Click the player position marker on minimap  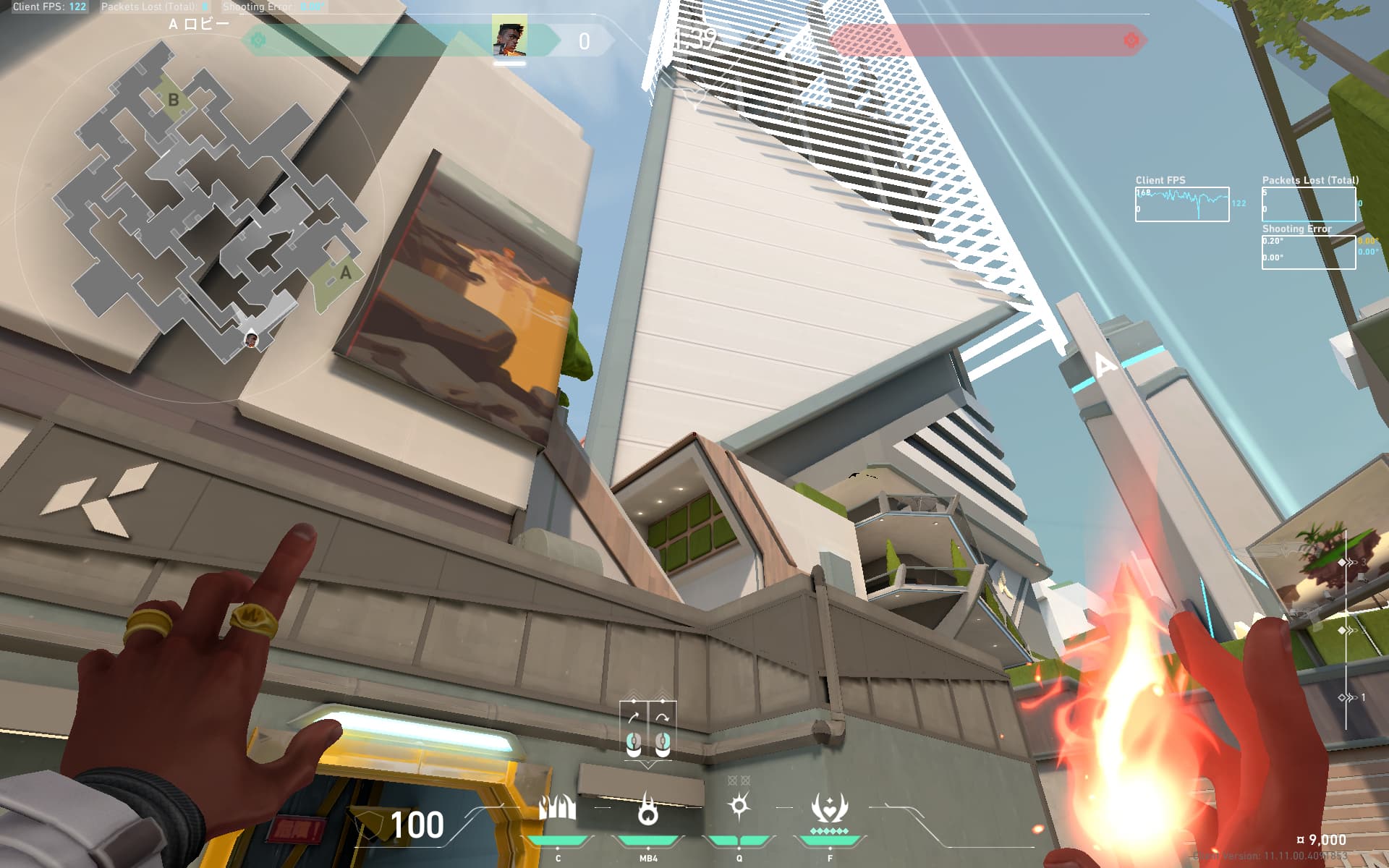(x=251, y=339)
